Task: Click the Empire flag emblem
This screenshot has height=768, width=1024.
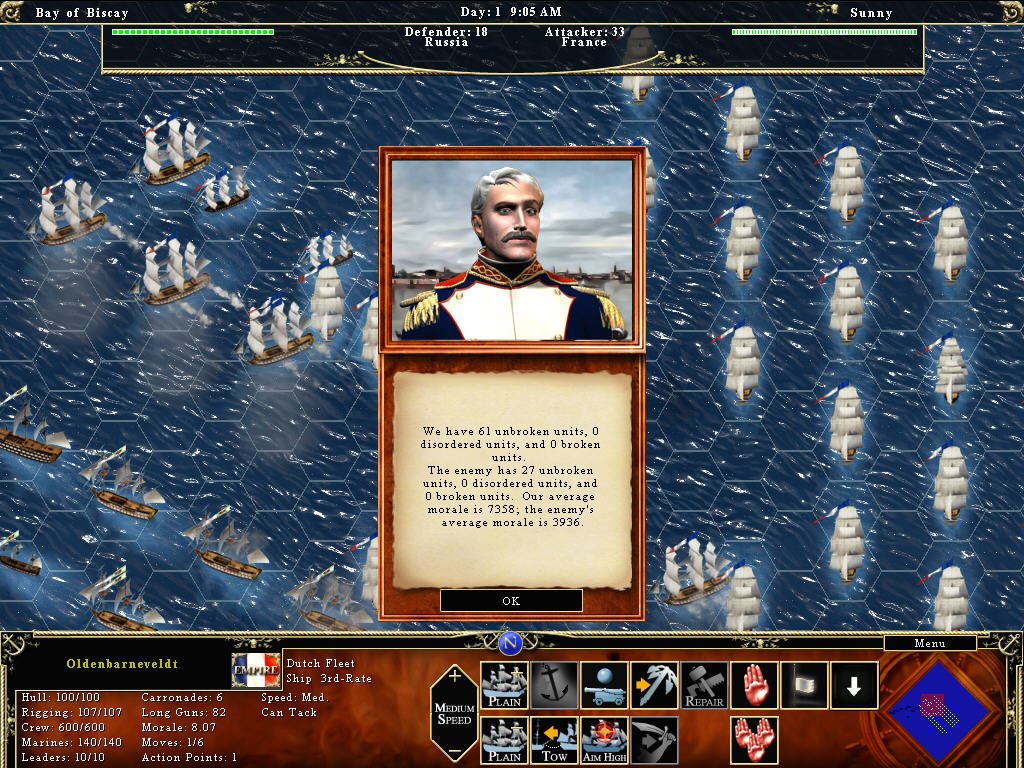Action: pyautogui.click(x=256, y=670)
